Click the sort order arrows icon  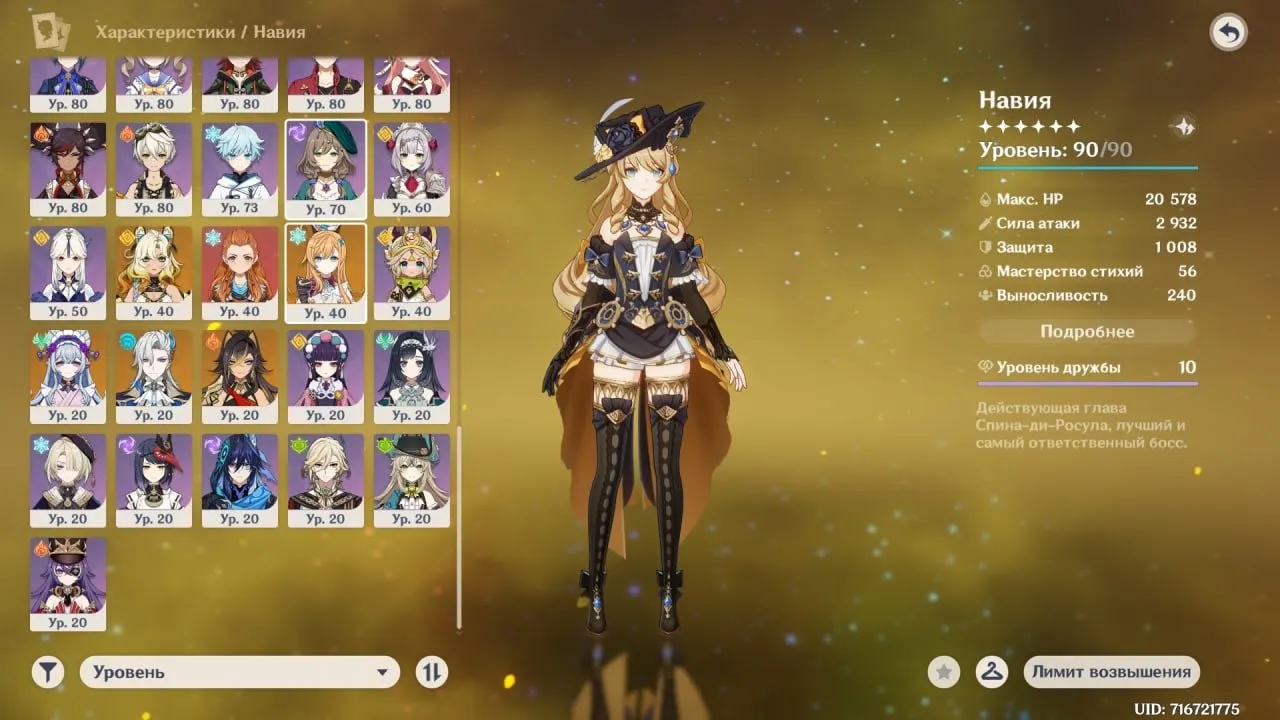click(431, 672)
